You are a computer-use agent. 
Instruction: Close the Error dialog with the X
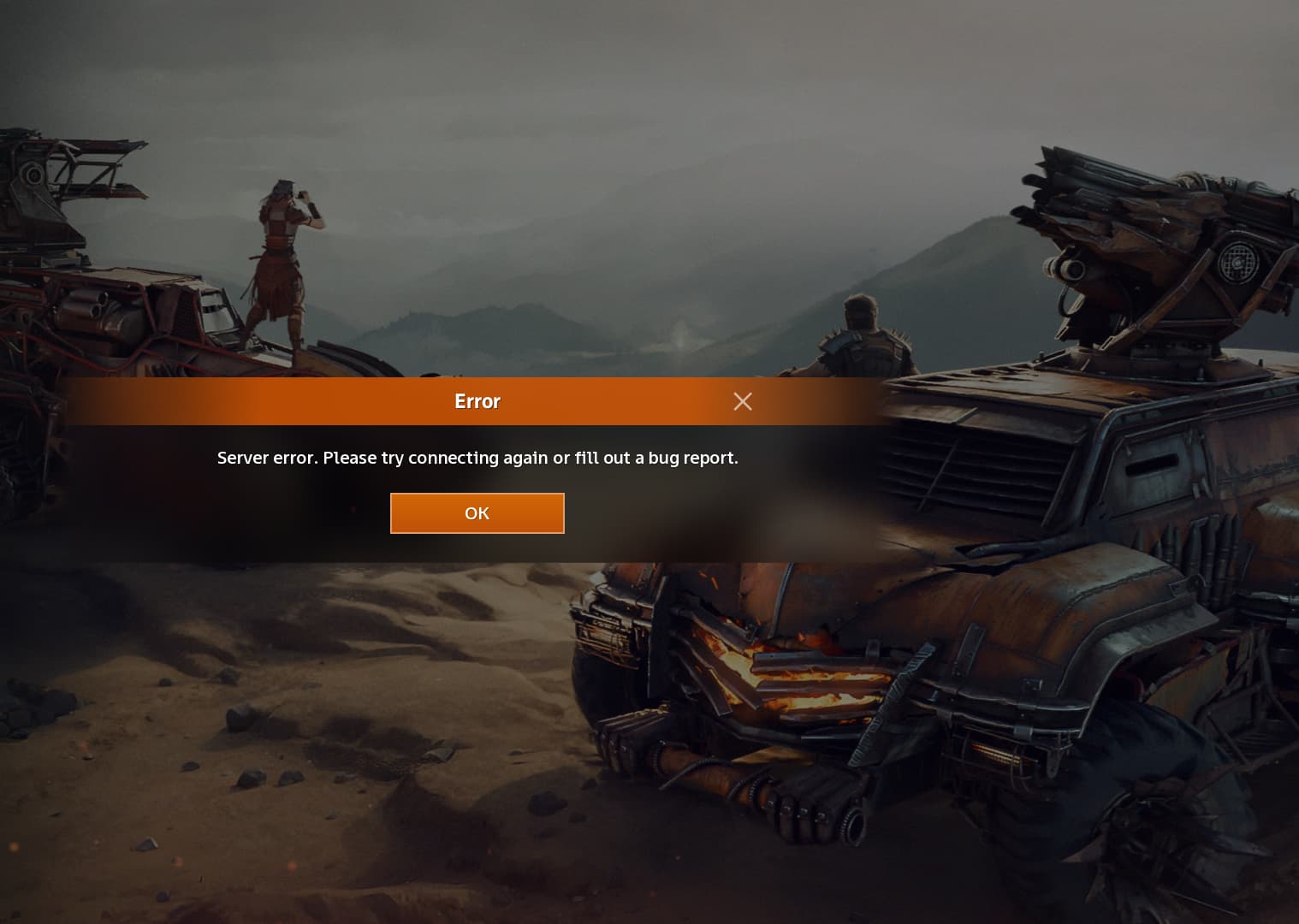coord(743,401)
